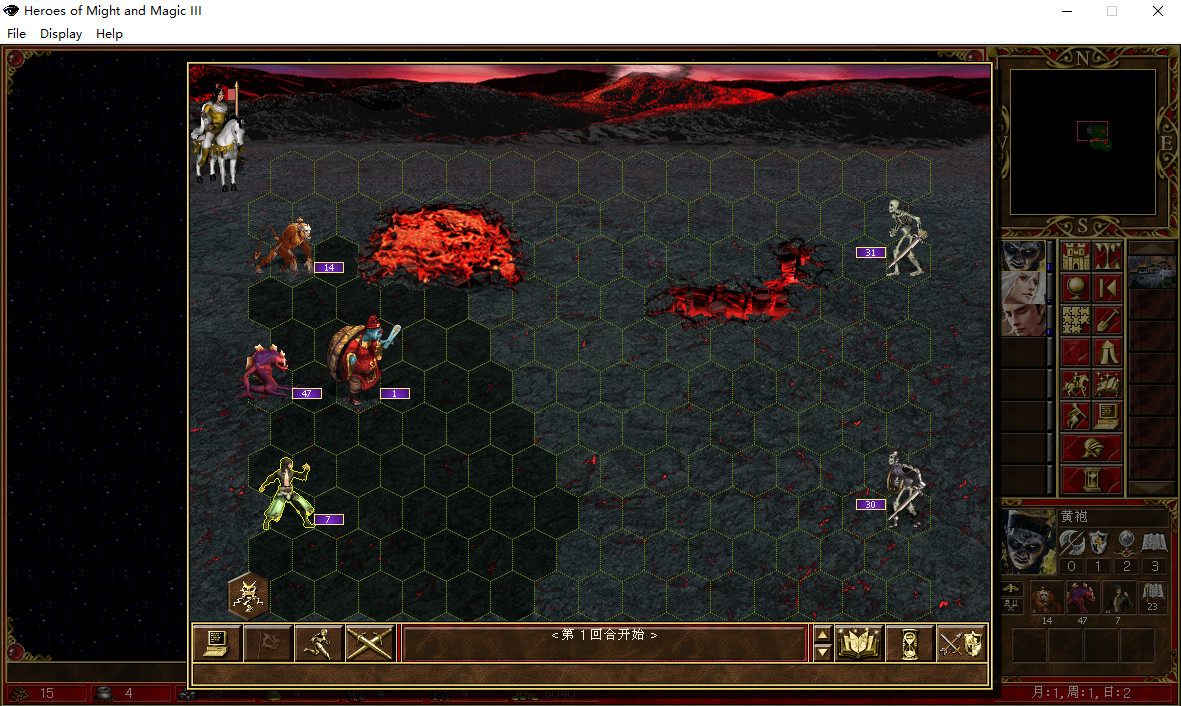The image size is (1181, 706).
Task: Close the Heroes of Might and Magic III window
Action: (x=1157, y=11)
